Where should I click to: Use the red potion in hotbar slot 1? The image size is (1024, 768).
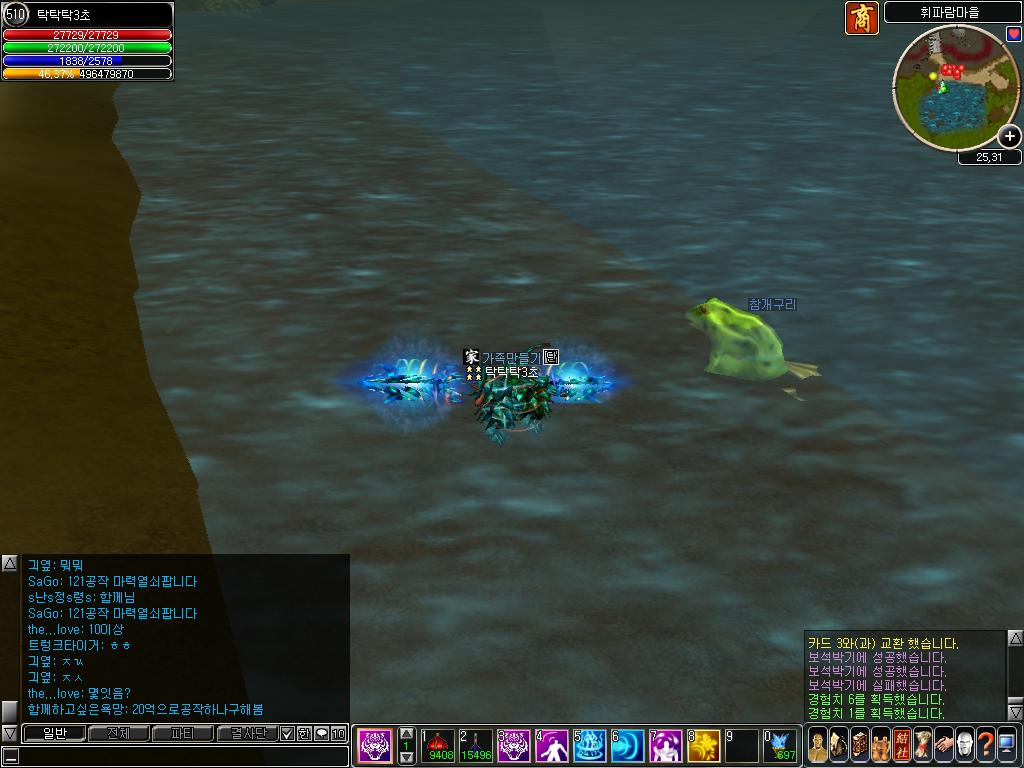pos(437,745)
